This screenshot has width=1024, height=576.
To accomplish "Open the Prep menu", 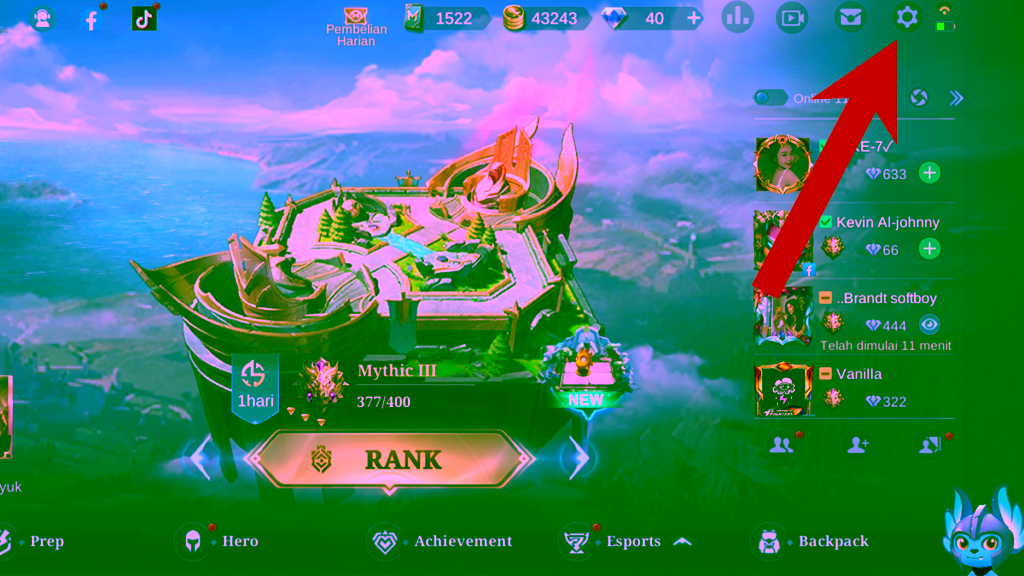I will [x=35, y=541].
